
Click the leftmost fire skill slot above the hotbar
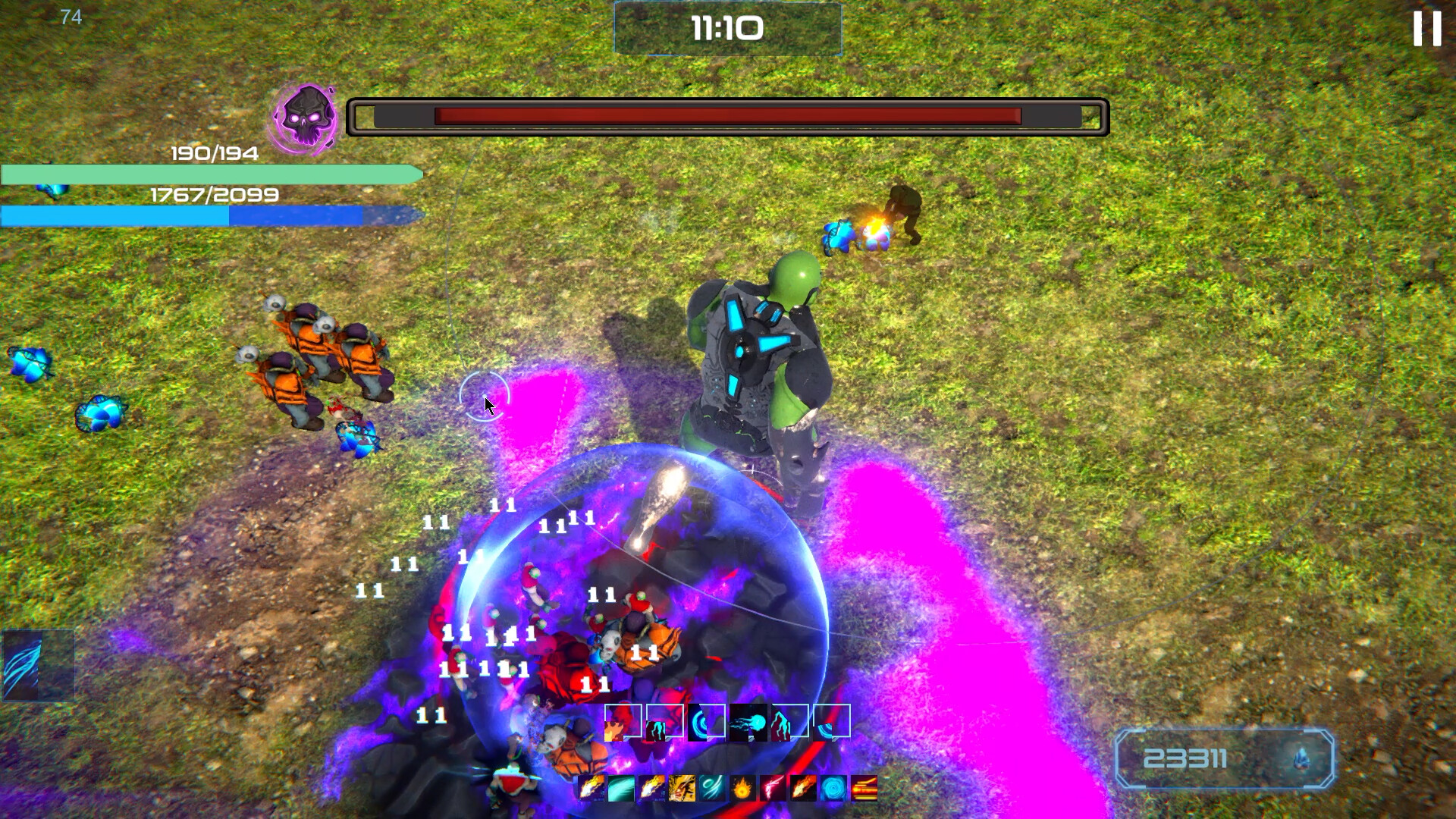623,722
